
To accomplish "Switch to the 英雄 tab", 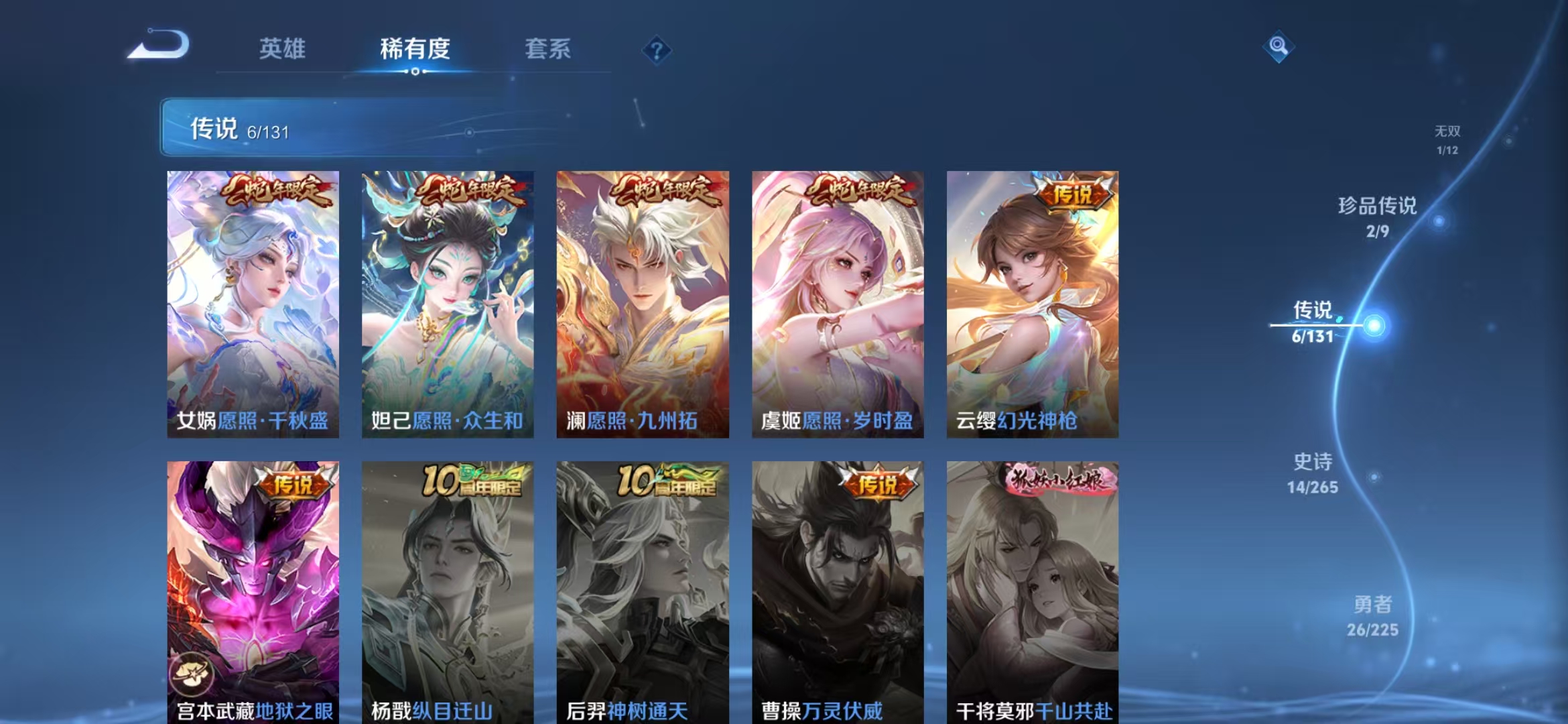I will click(x=282, y=49).
